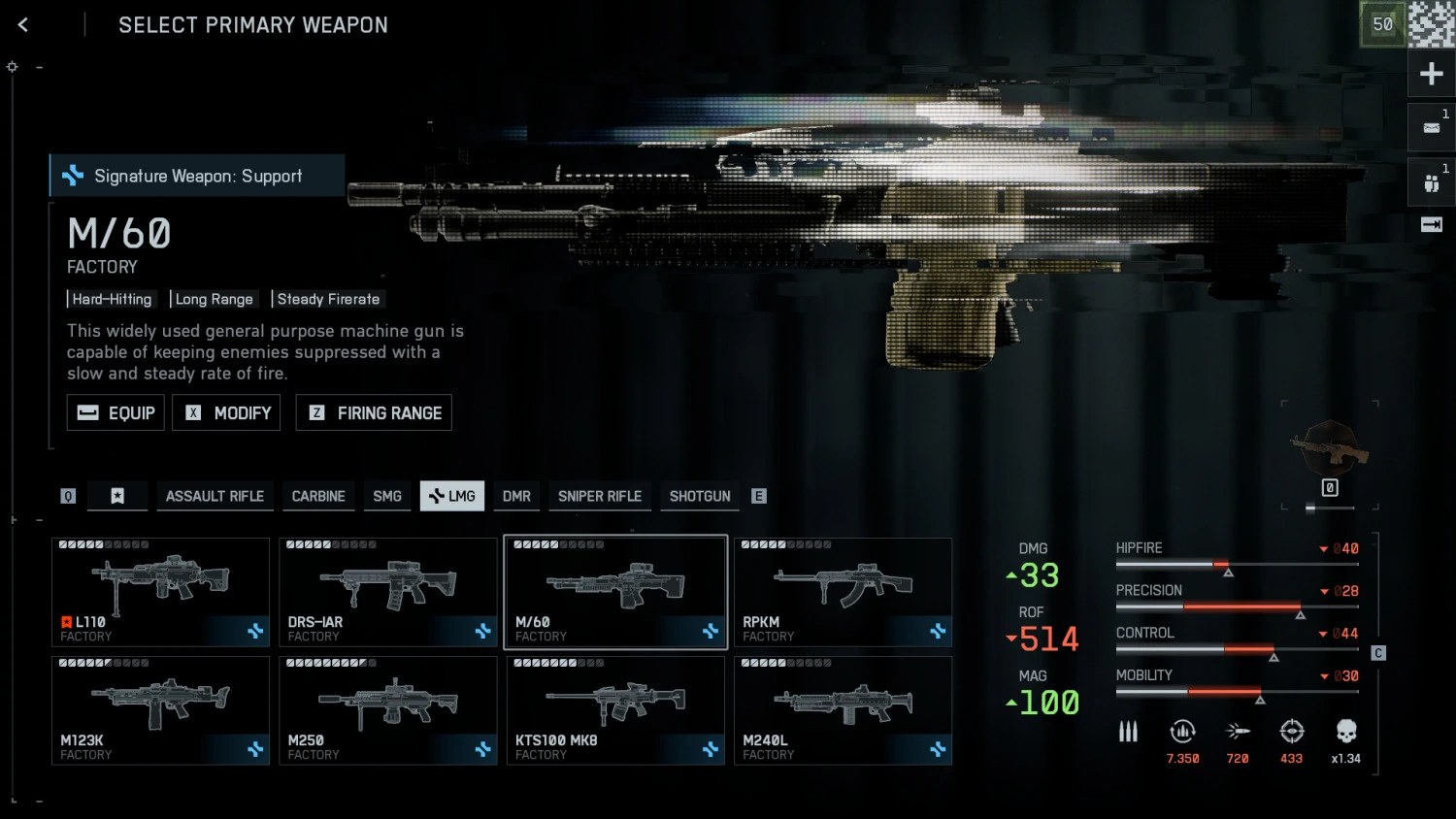Select the KTS100 MK8 tile
This screenshot has width=1456, height=819.
(615, 710)
